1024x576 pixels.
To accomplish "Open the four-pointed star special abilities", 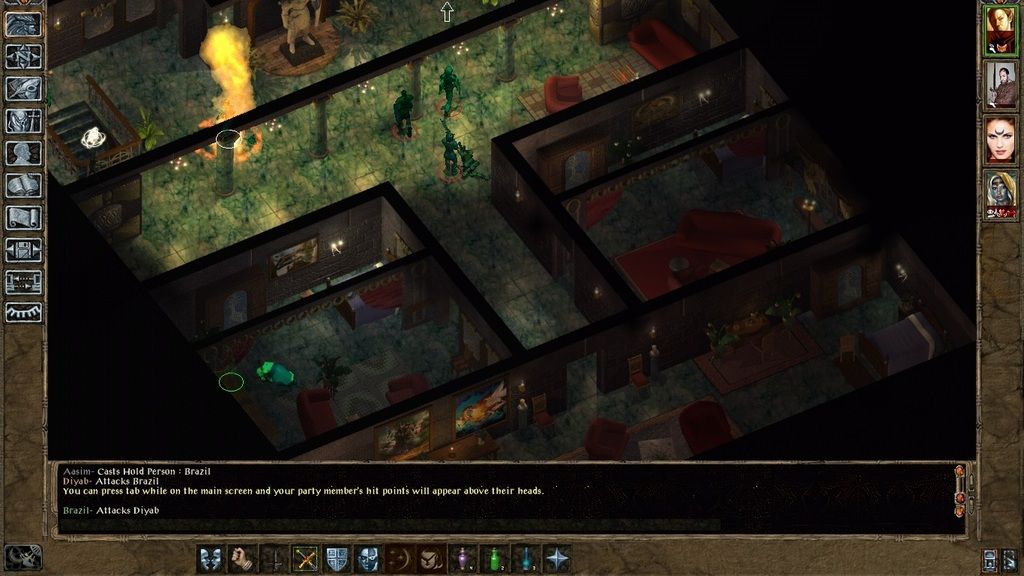I will [557, 558].
